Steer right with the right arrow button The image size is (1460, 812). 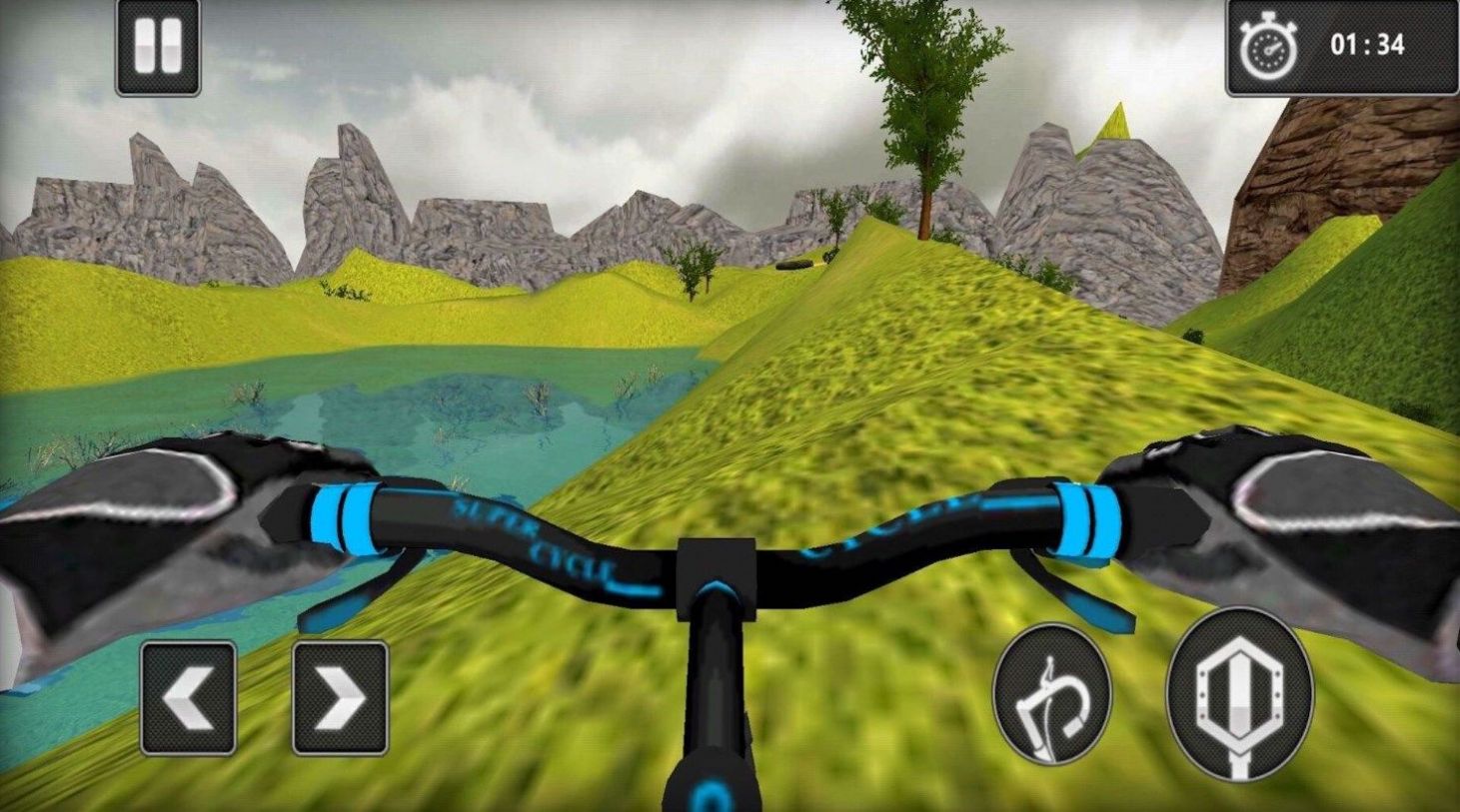coord(340,697)
